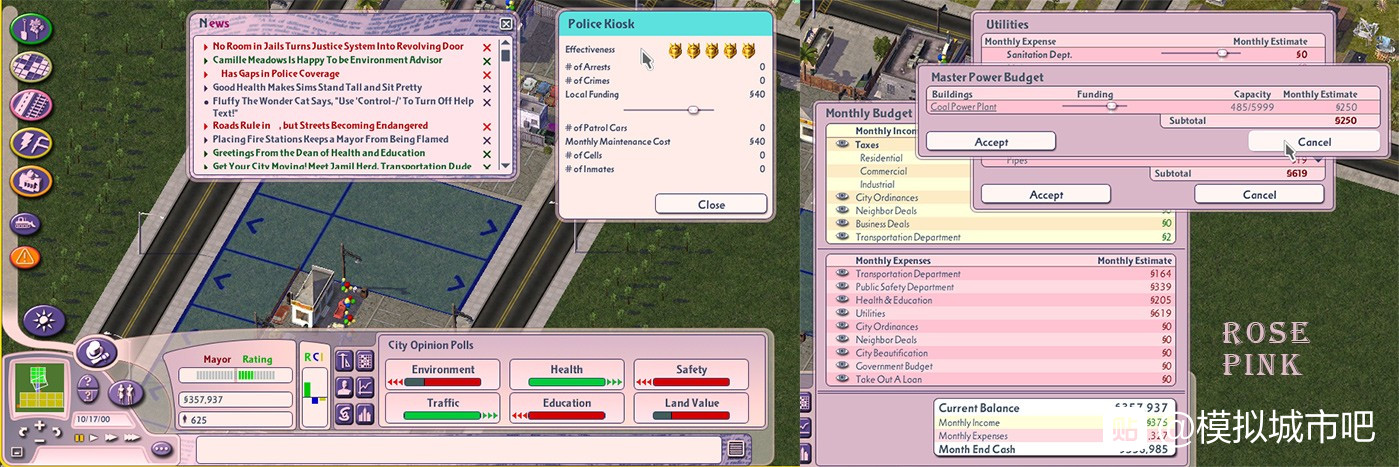Image resolution: width=1399 pixels, height=467 pixels.
Task: Read the 'Roads Rule' news headline
Action: (320, 126)
